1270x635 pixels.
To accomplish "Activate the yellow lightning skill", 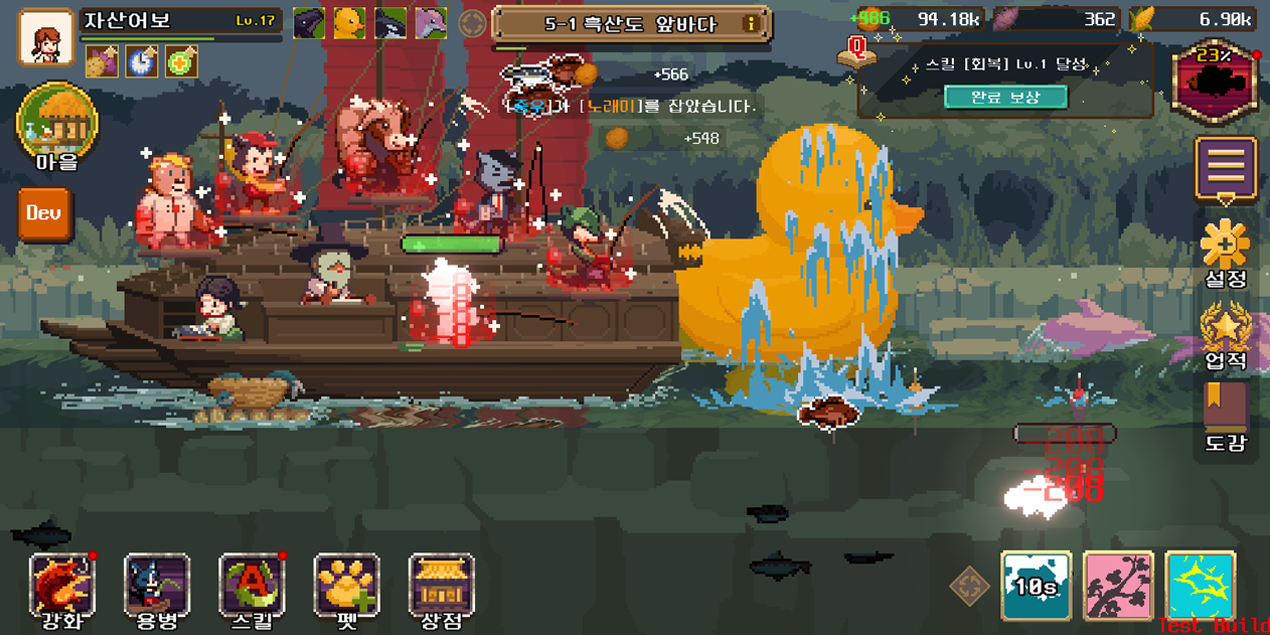I will tap(1200, 586).
